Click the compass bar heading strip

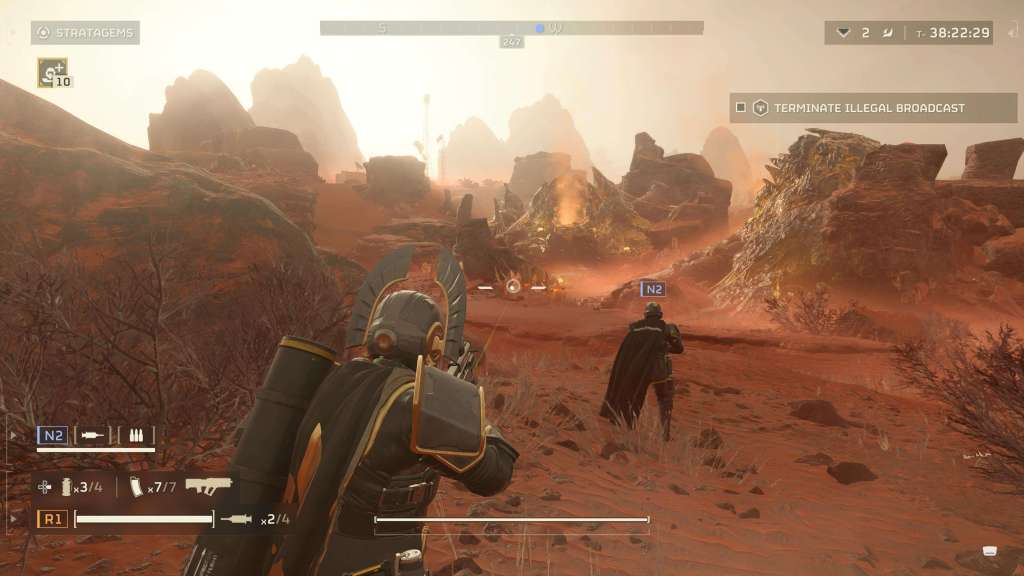511,28
